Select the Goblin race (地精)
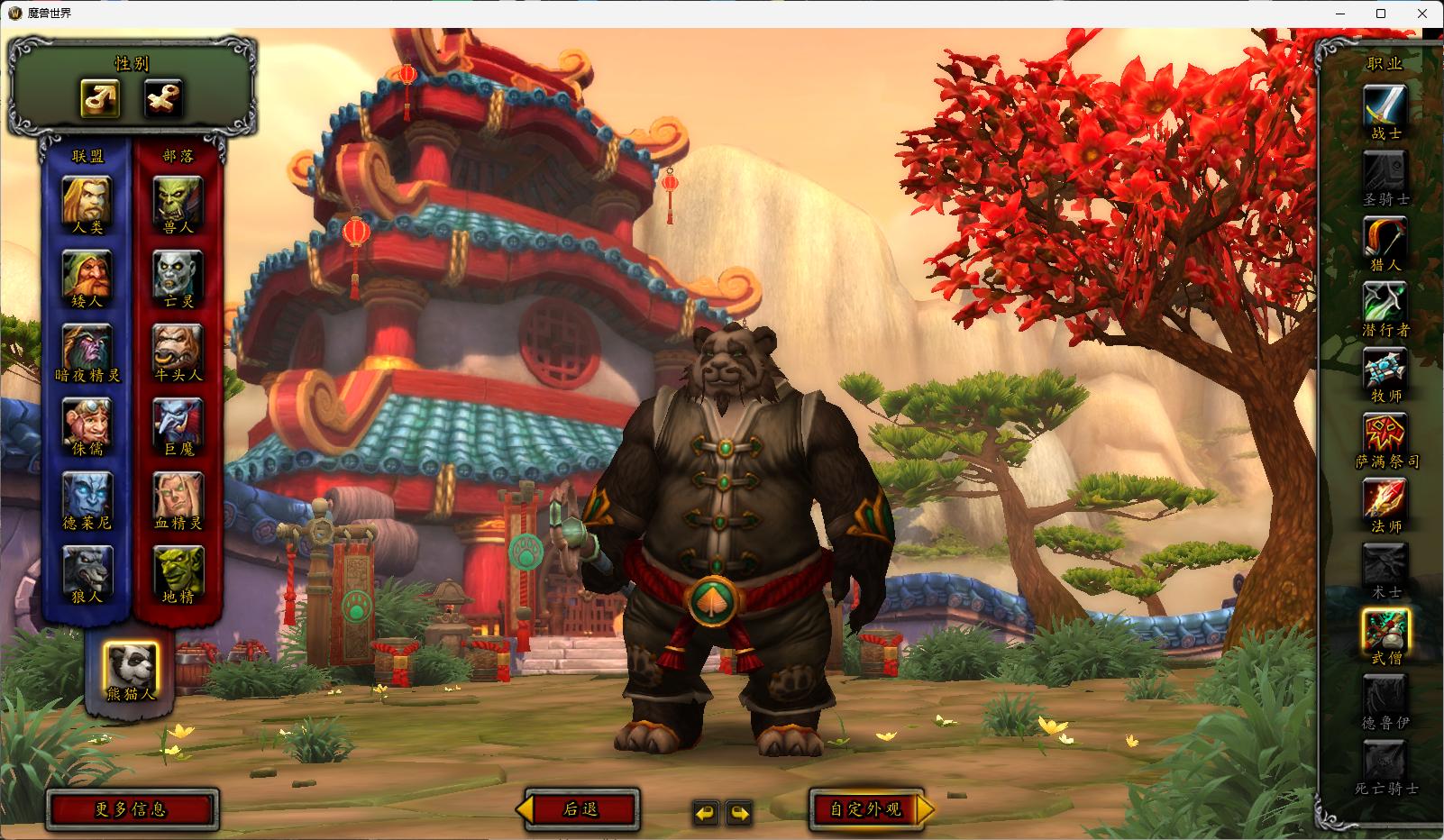 coord(178,570)
